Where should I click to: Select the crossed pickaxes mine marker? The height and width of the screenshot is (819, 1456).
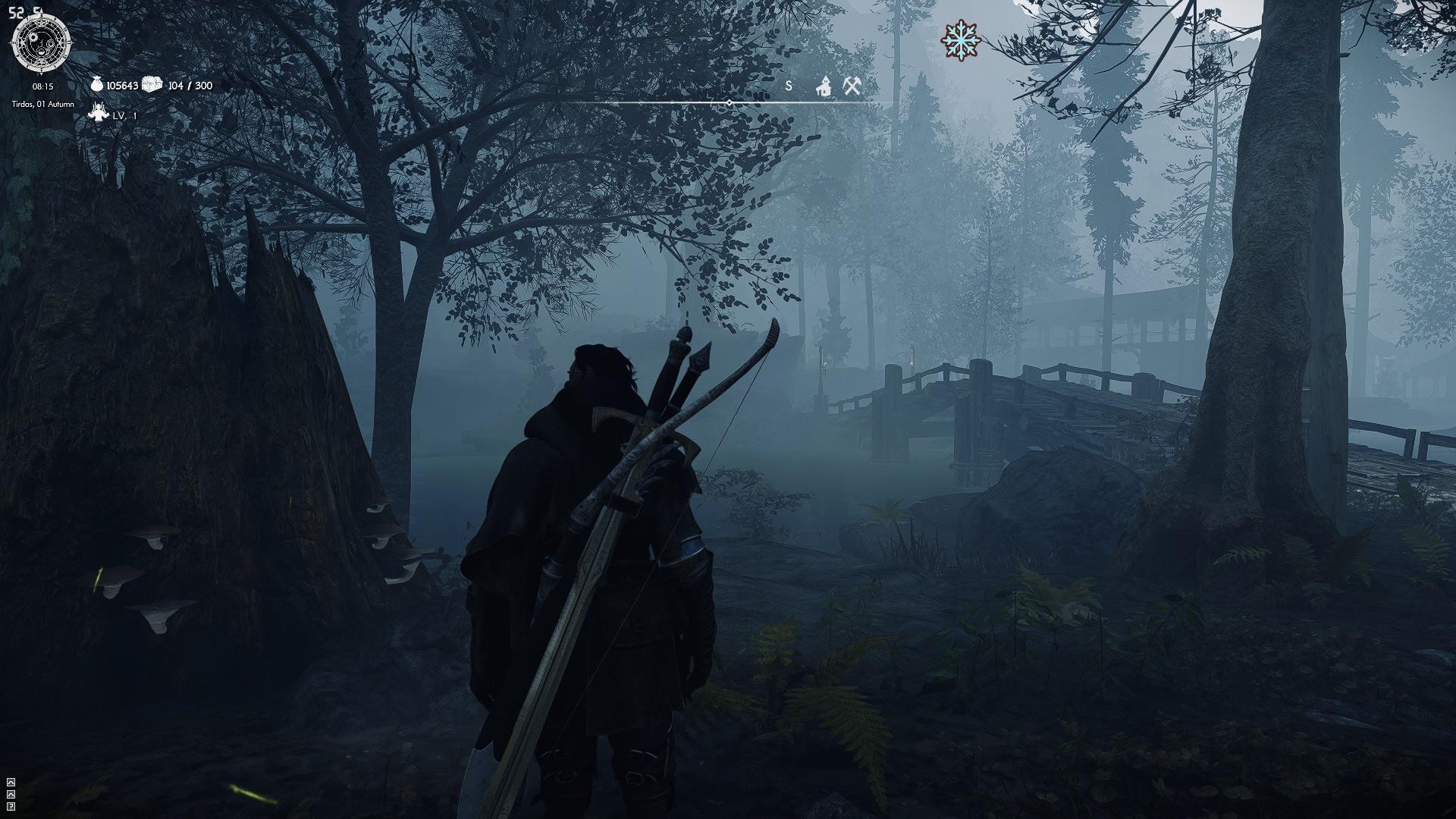click(x=852, y=86)
